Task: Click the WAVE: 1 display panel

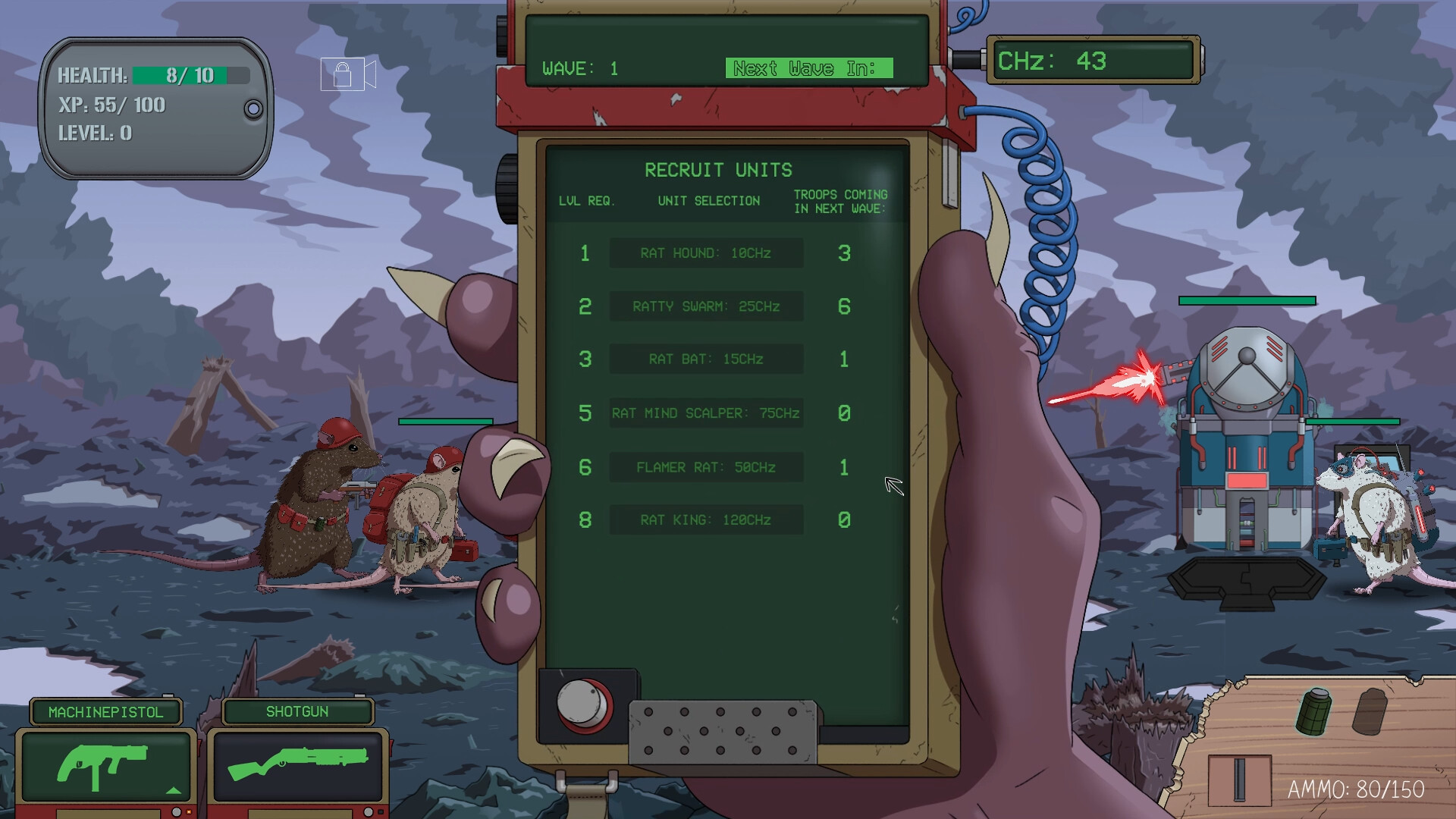Action: [580, 68]
